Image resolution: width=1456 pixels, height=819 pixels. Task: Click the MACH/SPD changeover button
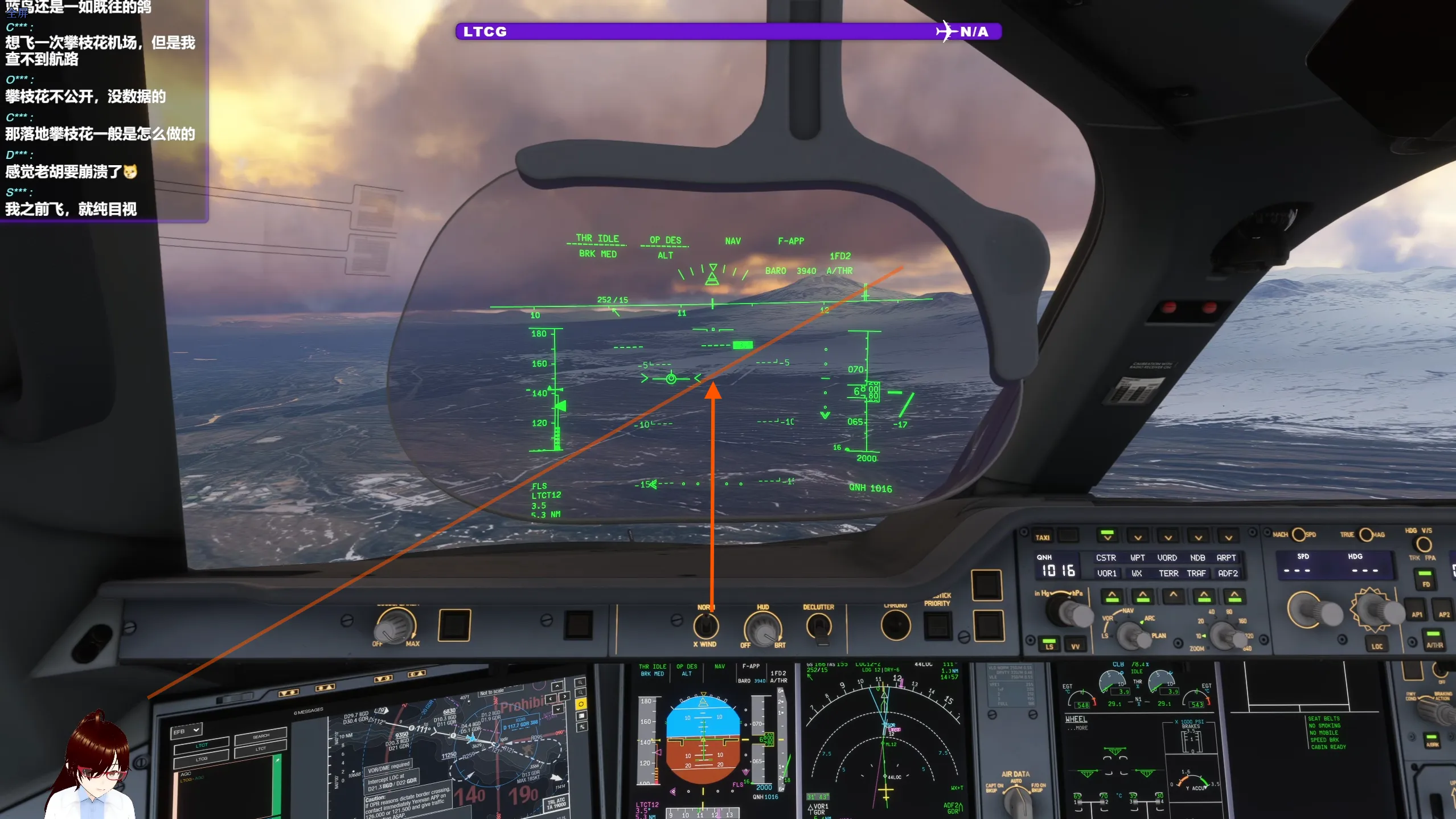coord(1298,534)
